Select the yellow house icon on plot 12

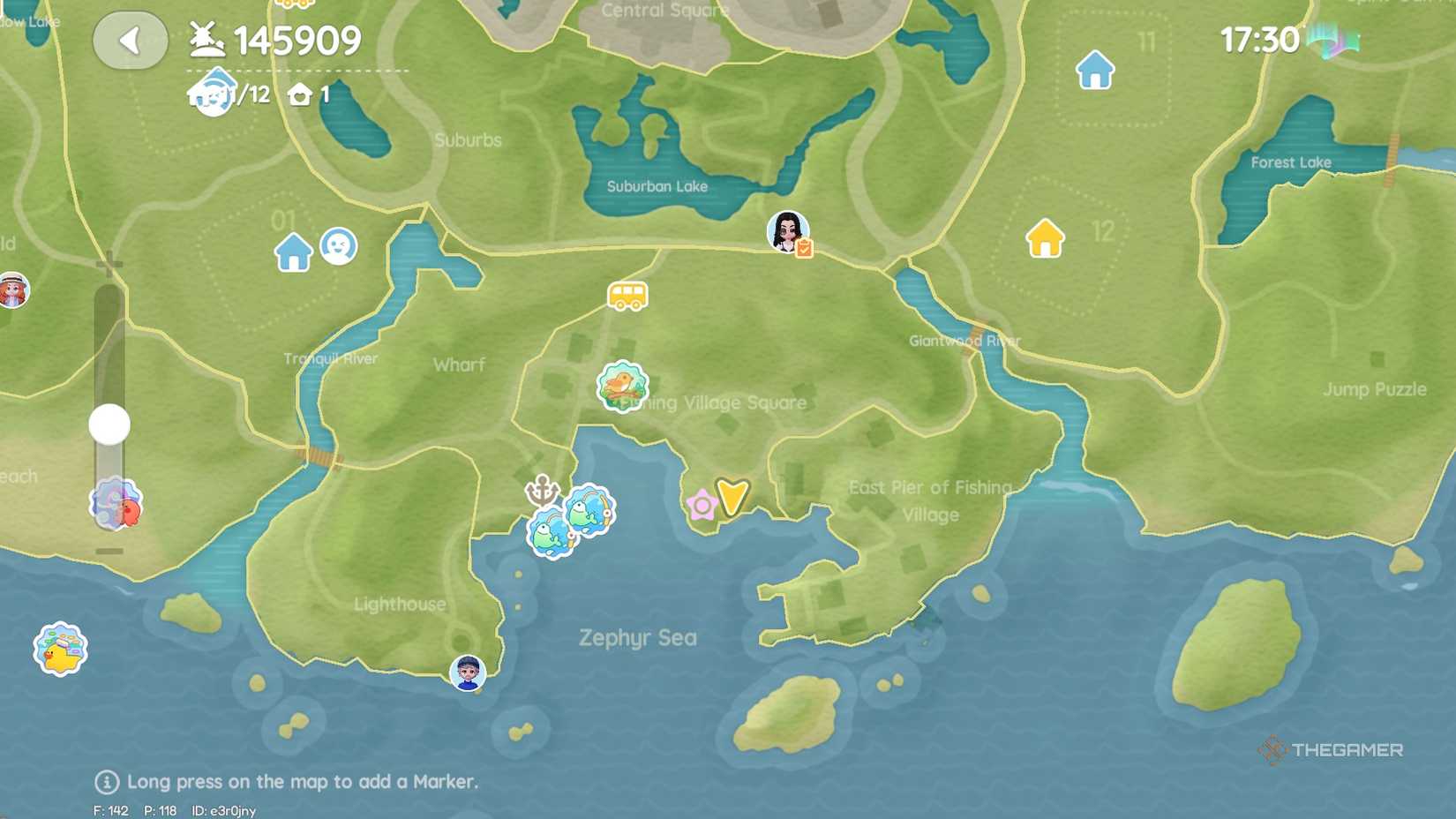coord(1046,237)
